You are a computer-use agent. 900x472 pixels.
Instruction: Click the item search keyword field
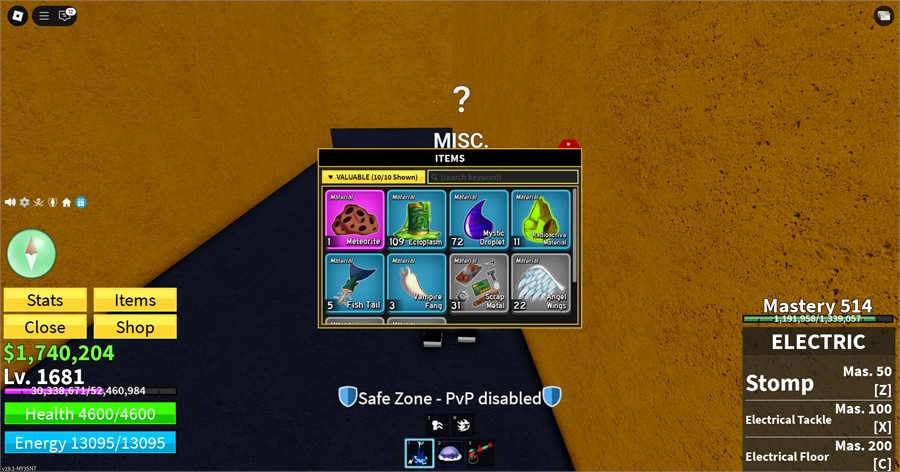pos(502,177)
